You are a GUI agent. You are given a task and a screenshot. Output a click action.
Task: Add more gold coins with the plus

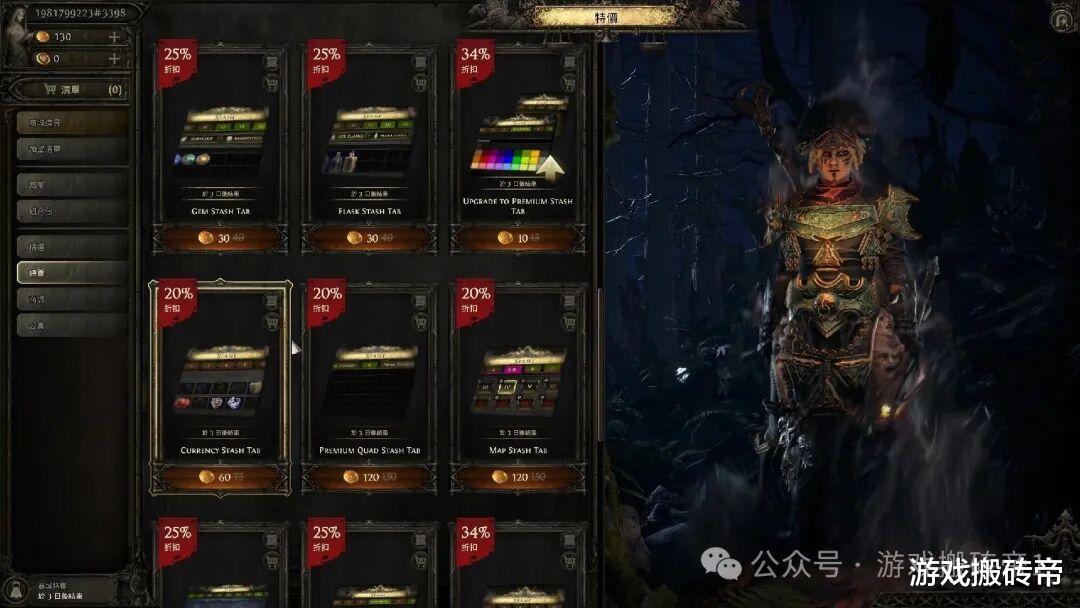coord(114,37)
